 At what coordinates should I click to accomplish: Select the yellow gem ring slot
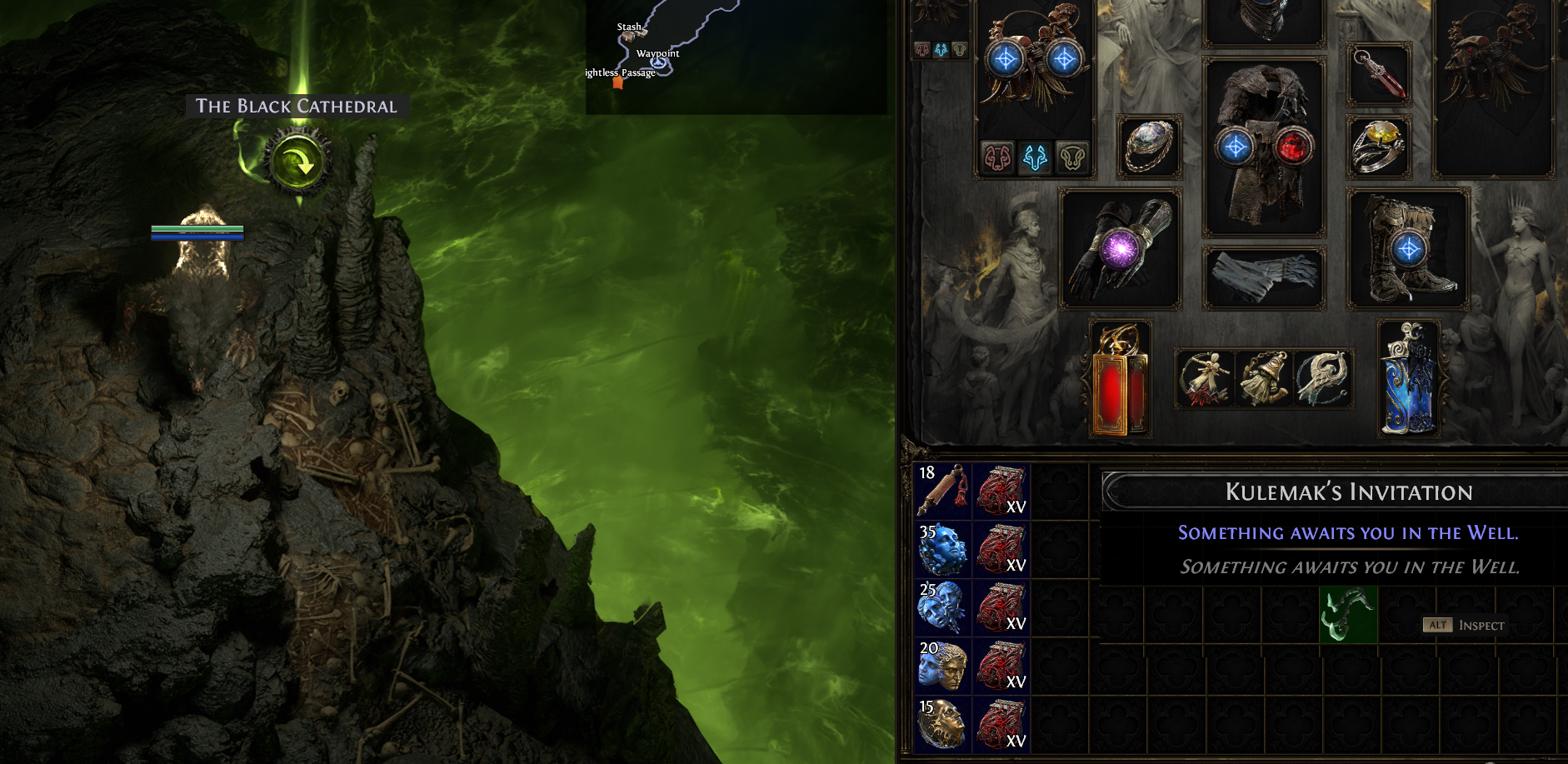[x=1379, y=147]
